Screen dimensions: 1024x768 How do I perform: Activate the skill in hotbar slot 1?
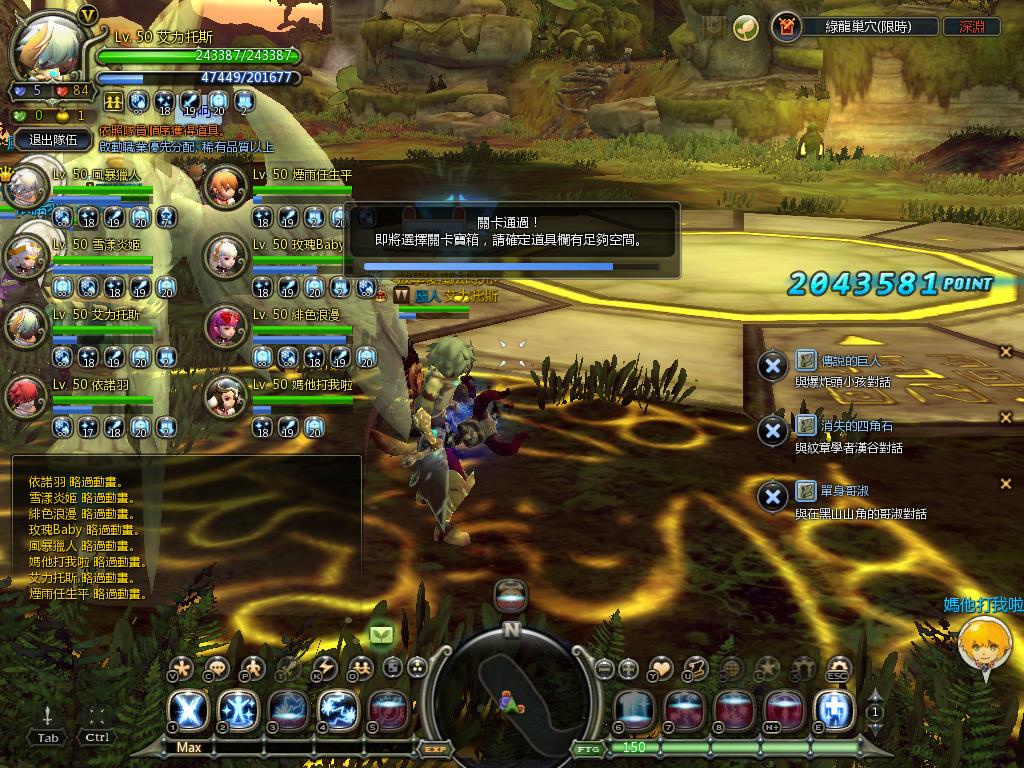[191, 710]
